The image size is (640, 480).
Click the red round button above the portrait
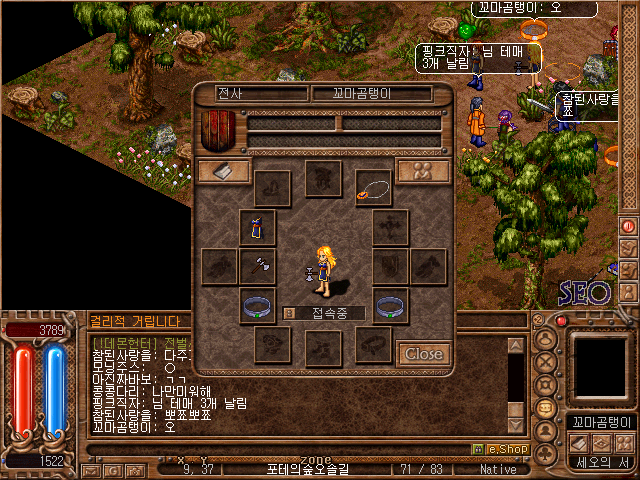(561, 321)
